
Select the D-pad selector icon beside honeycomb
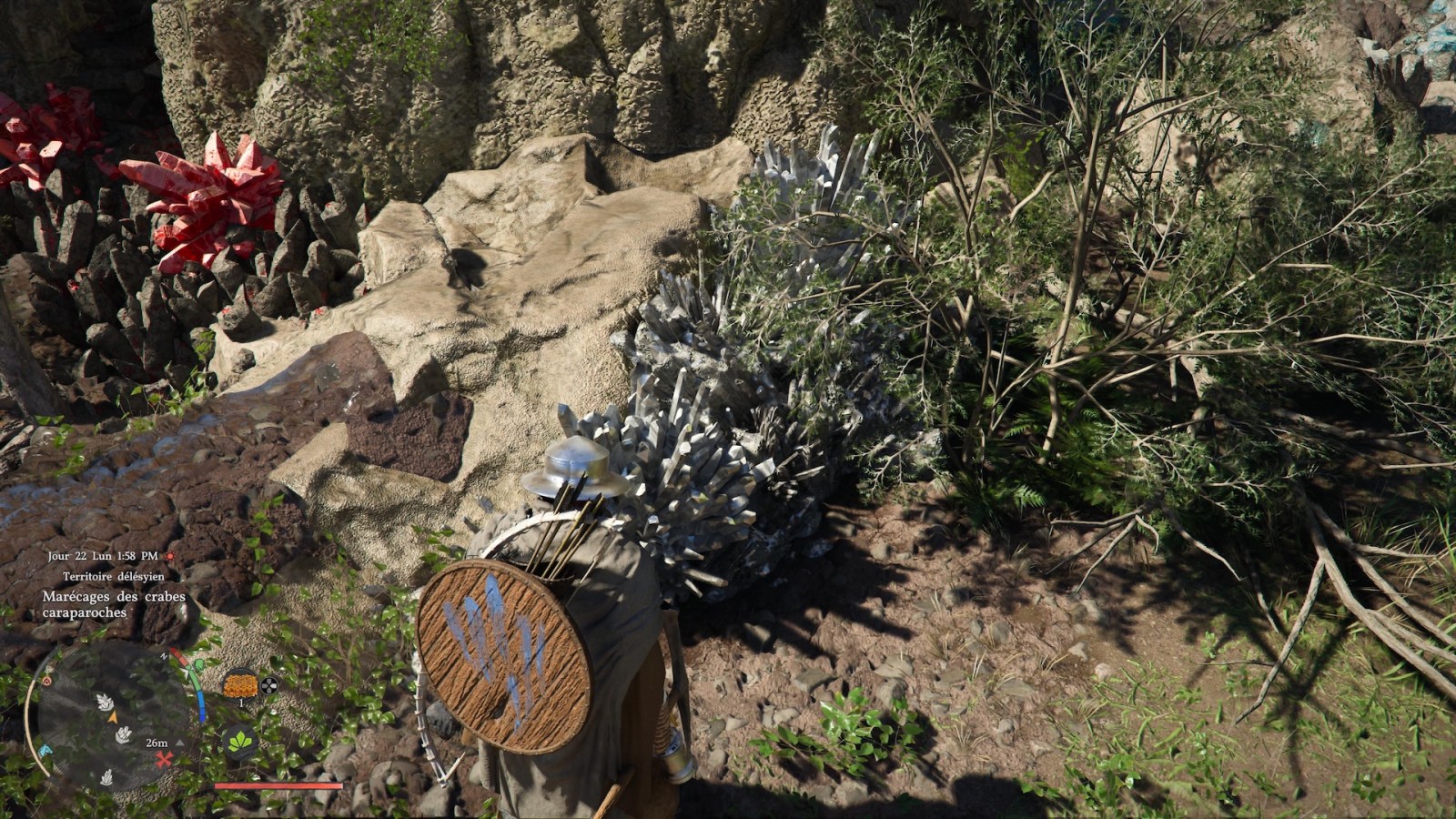click(x=268, y=685)
